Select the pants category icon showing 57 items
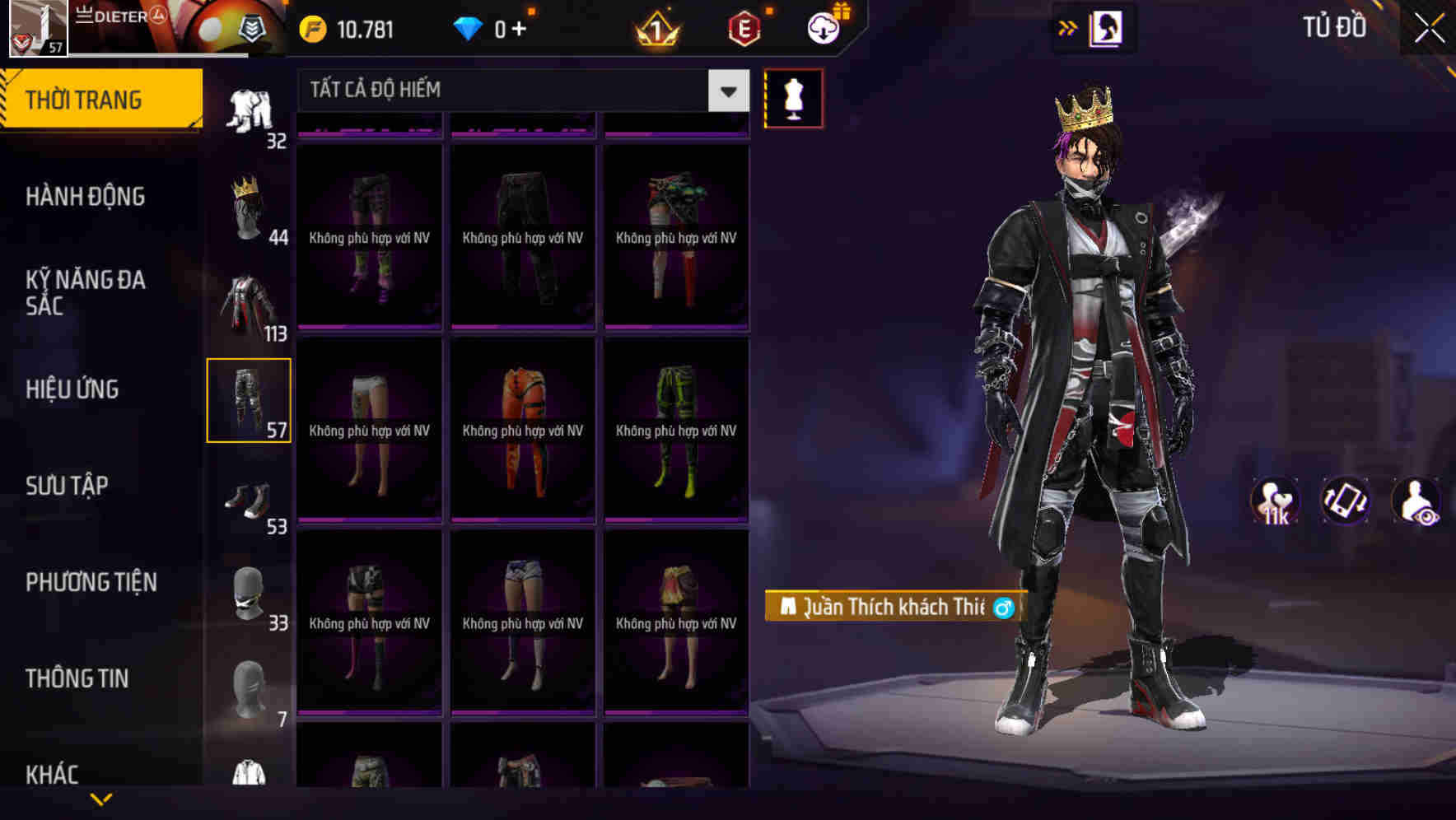The image size is (1456, 820). (249, 399)
